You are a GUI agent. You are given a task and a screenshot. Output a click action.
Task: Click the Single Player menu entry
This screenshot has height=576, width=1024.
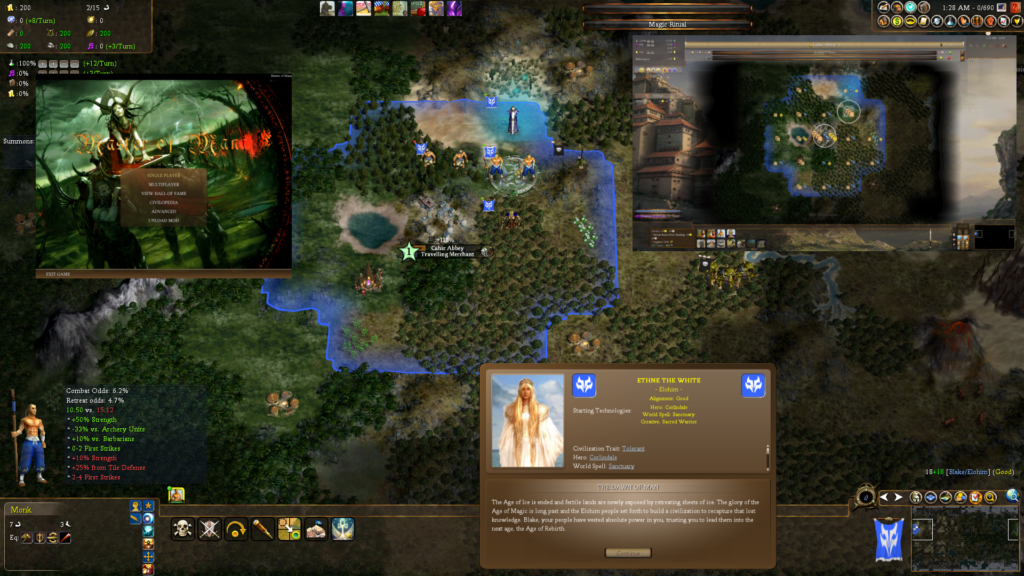(x=163, y=175)
